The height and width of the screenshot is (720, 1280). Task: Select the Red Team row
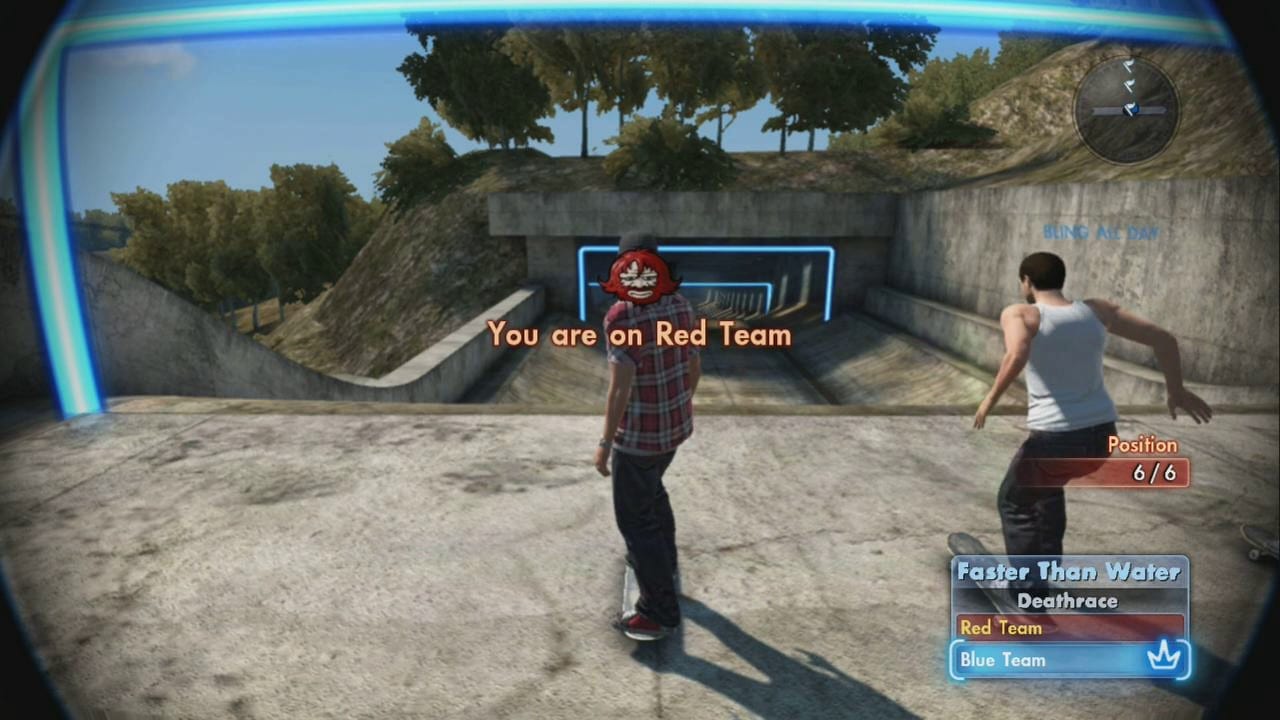[1068, 628]
